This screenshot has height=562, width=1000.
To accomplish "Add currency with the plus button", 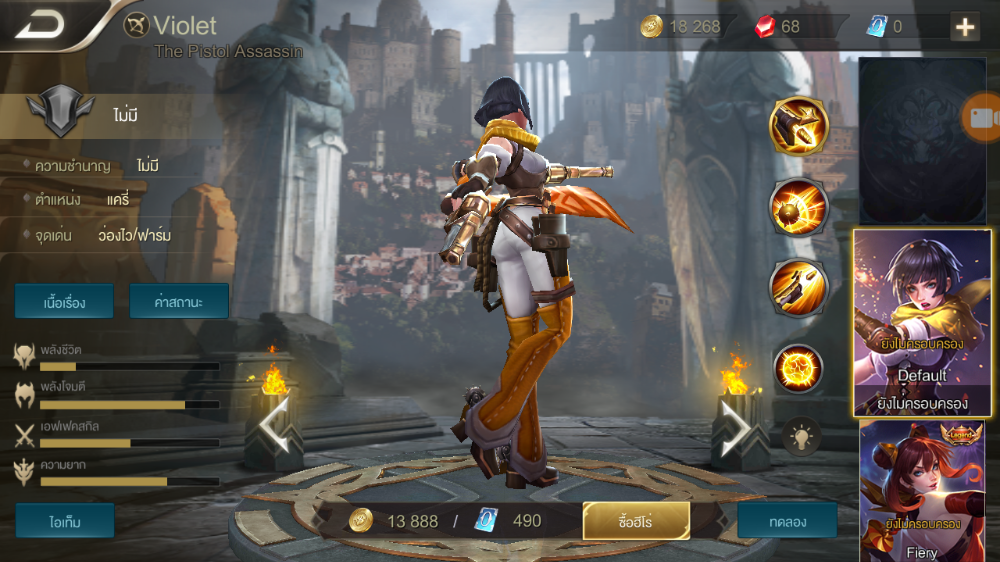I will point(964,27).
